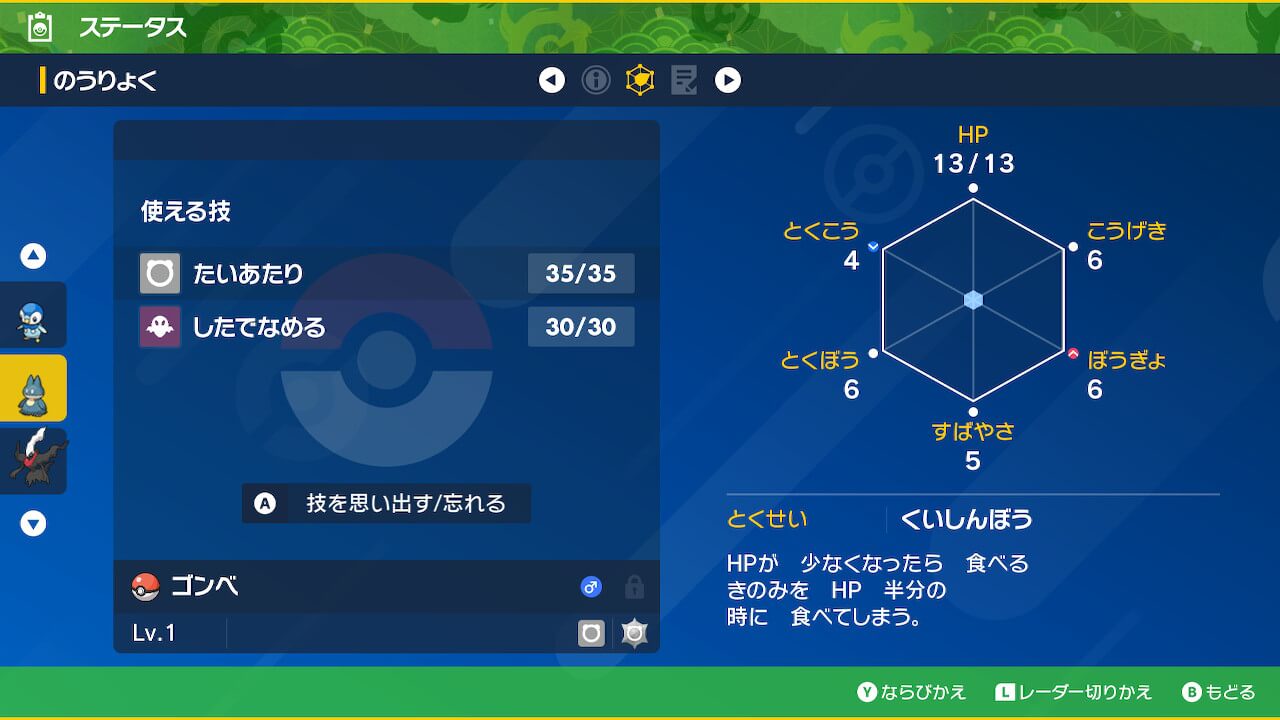Click the silver Tera jewel emblem icon
This screenshot has height=720, width=1280.
[x=634, y=632]
